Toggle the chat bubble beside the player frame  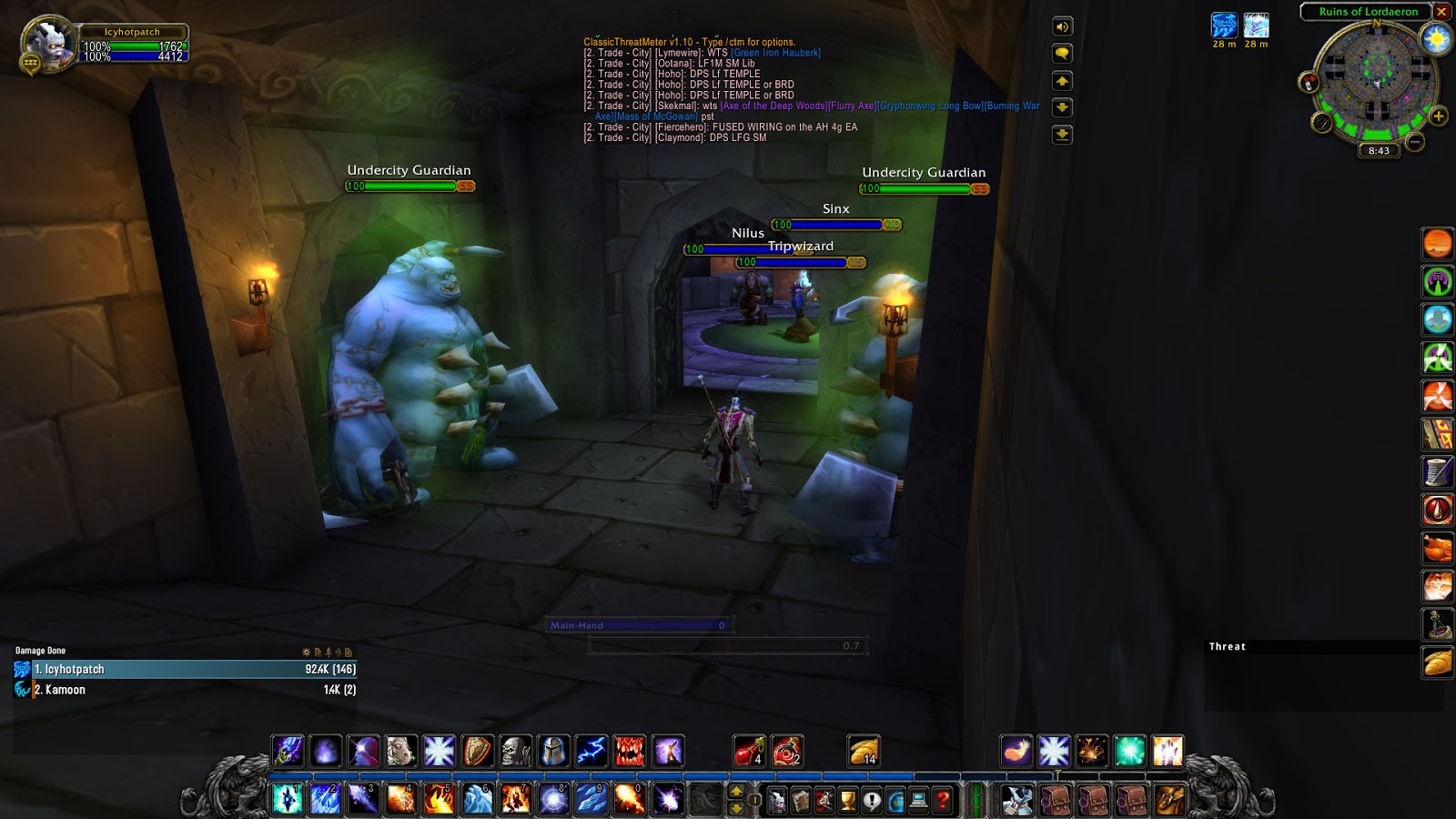30,61
